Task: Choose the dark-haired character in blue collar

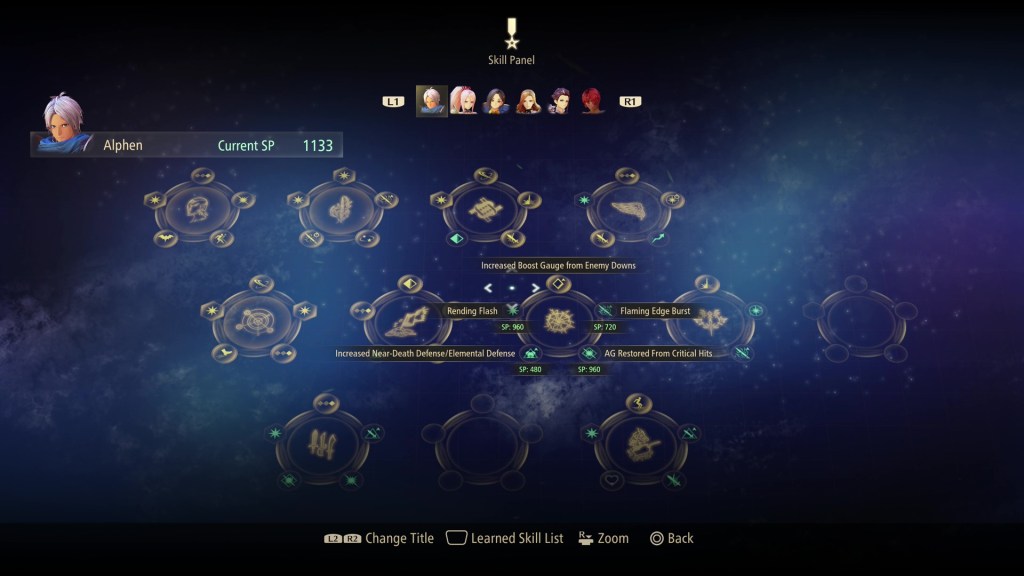Action: [x=496, y=101]
